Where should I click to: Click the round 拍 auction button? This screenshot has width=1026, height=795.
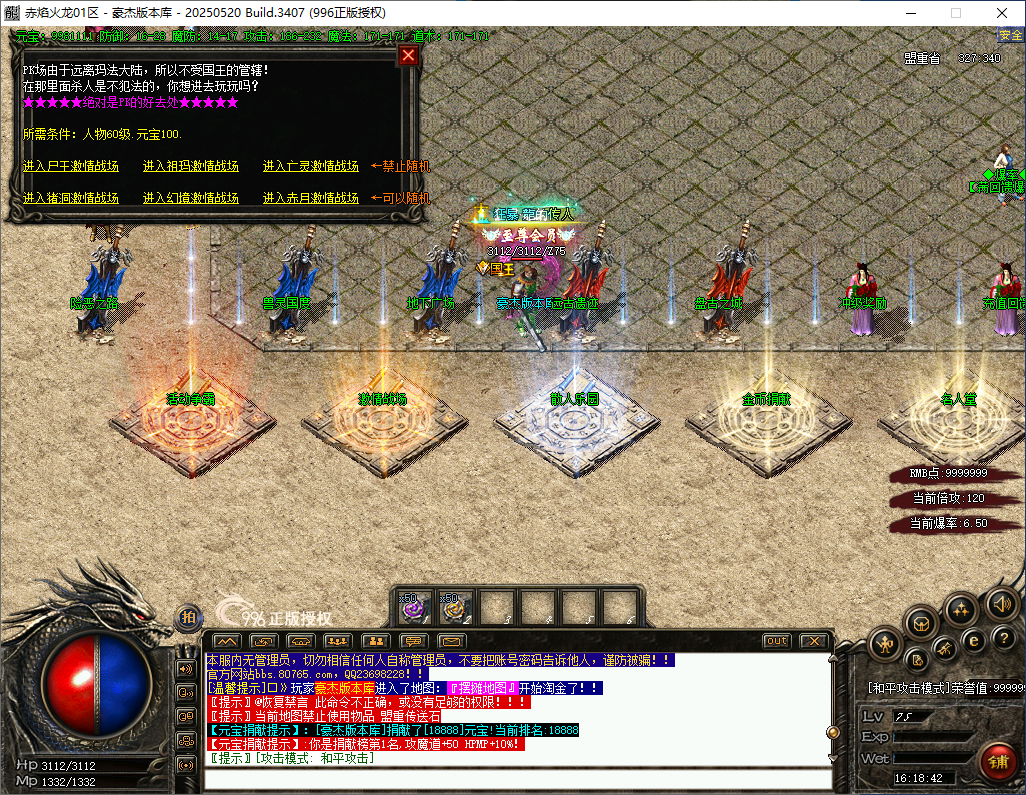tap(187, 618)
